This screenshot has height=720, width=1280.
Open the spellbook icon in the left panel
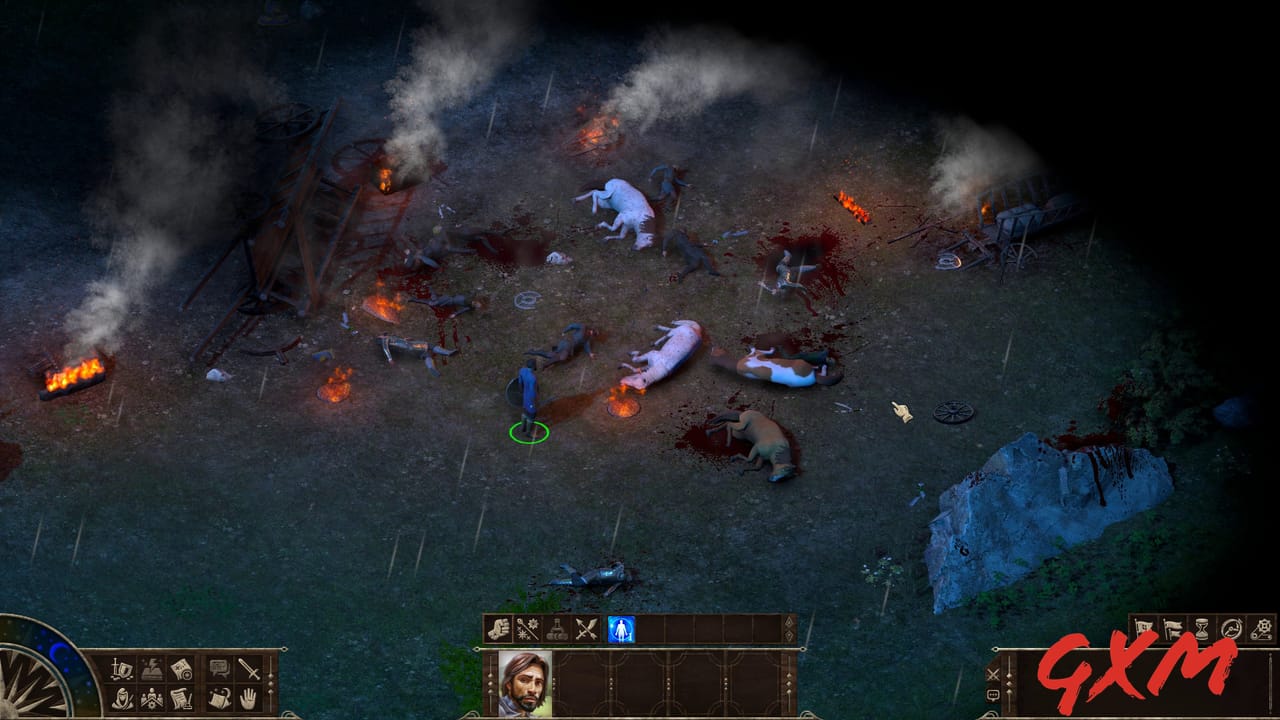(152, 668)
